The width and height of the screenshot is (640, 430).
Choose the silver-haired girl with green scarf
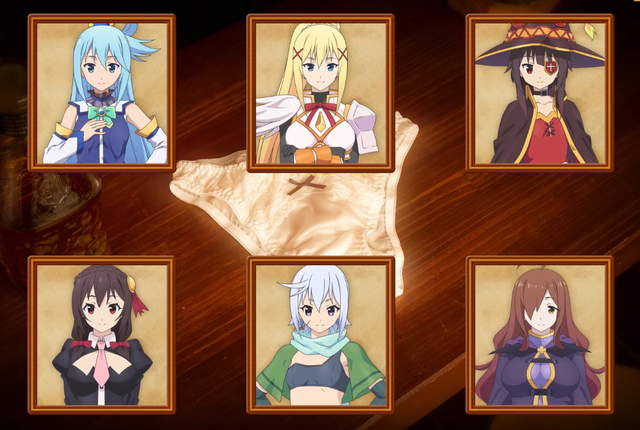tap(320, 335)
